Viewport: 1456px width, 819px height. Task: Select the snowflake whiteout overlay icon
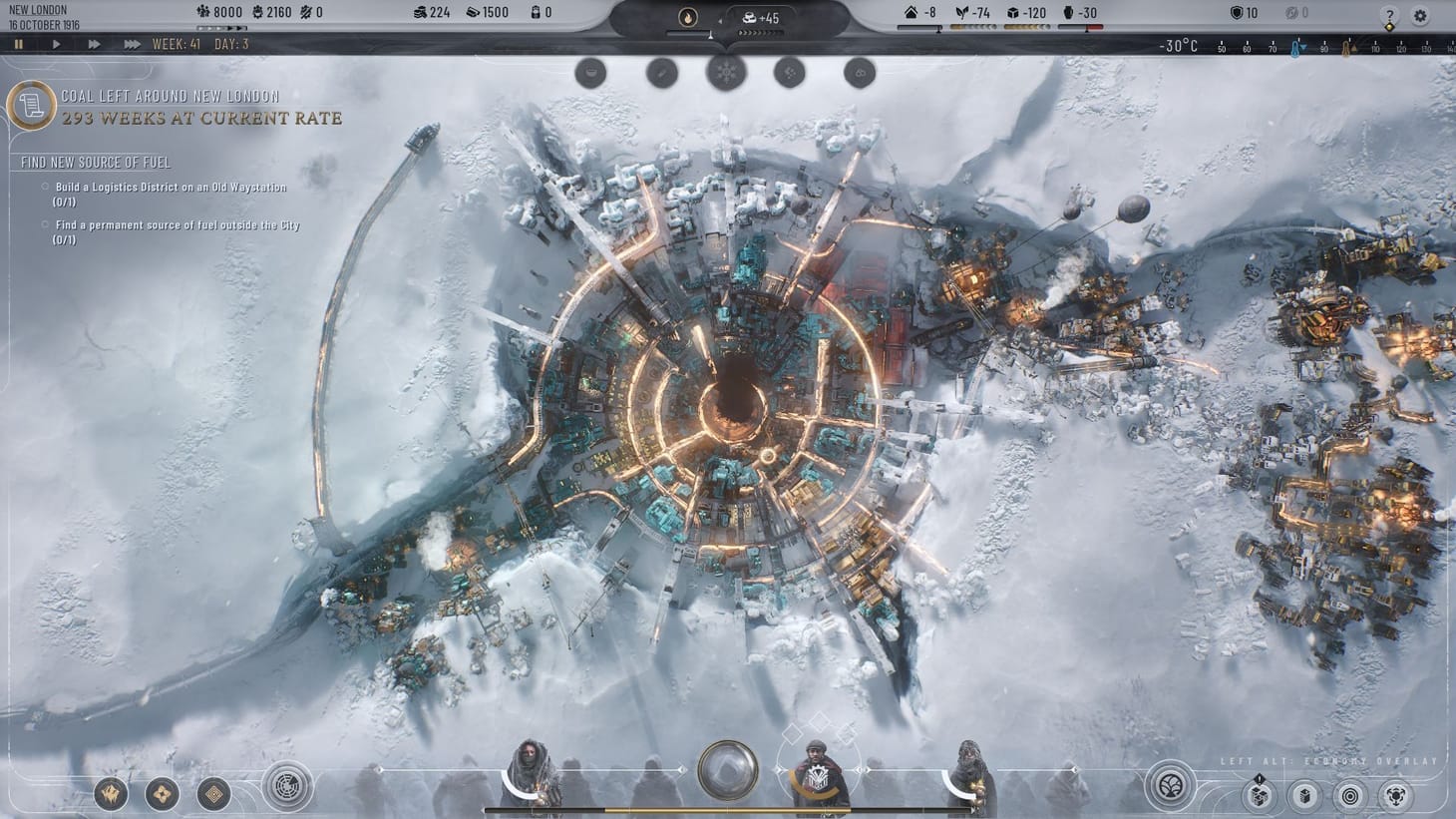coord(727,71)
